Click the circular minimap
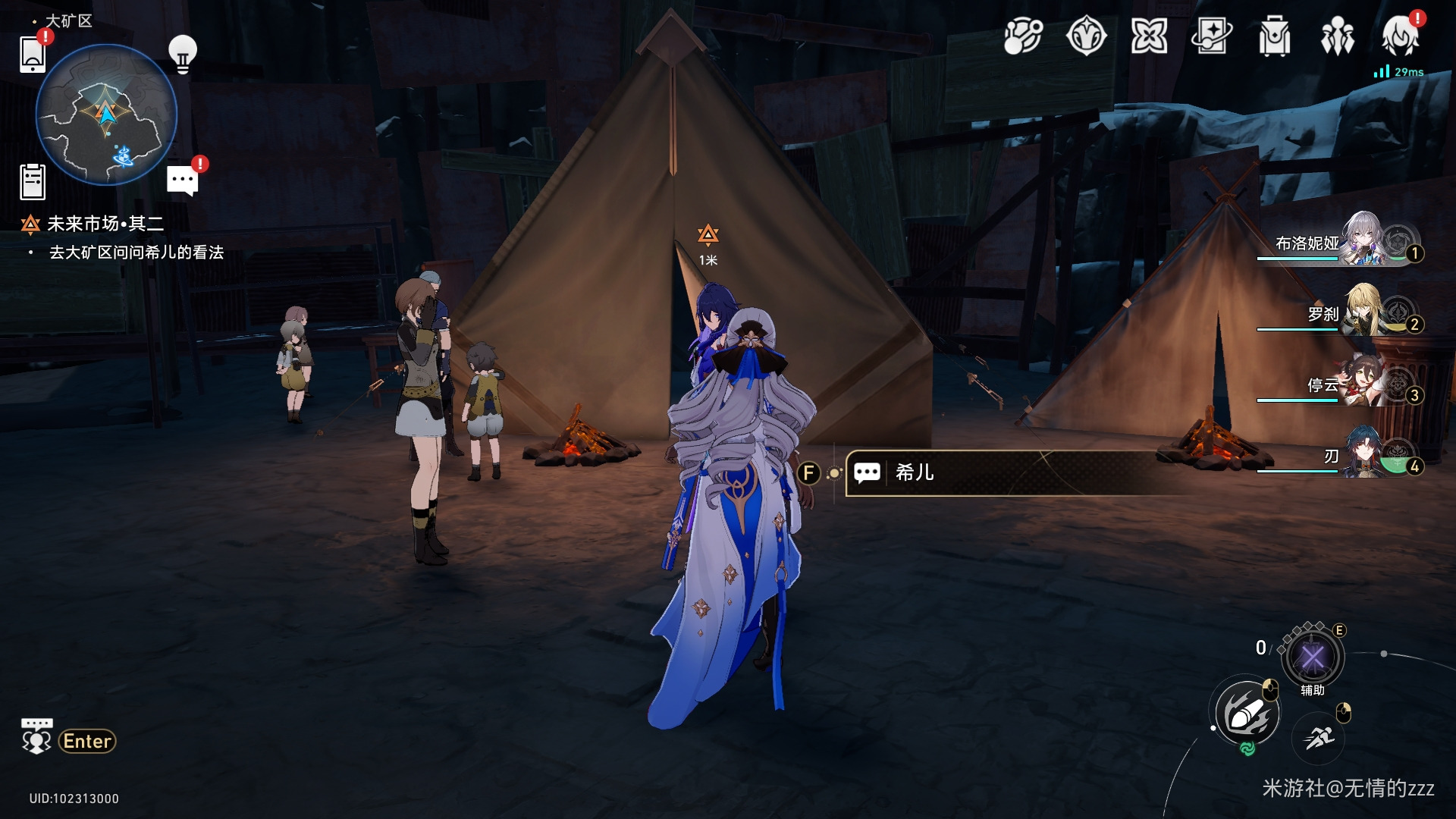1456x819 pixels. pyautogui.click(x=107, y=115)
